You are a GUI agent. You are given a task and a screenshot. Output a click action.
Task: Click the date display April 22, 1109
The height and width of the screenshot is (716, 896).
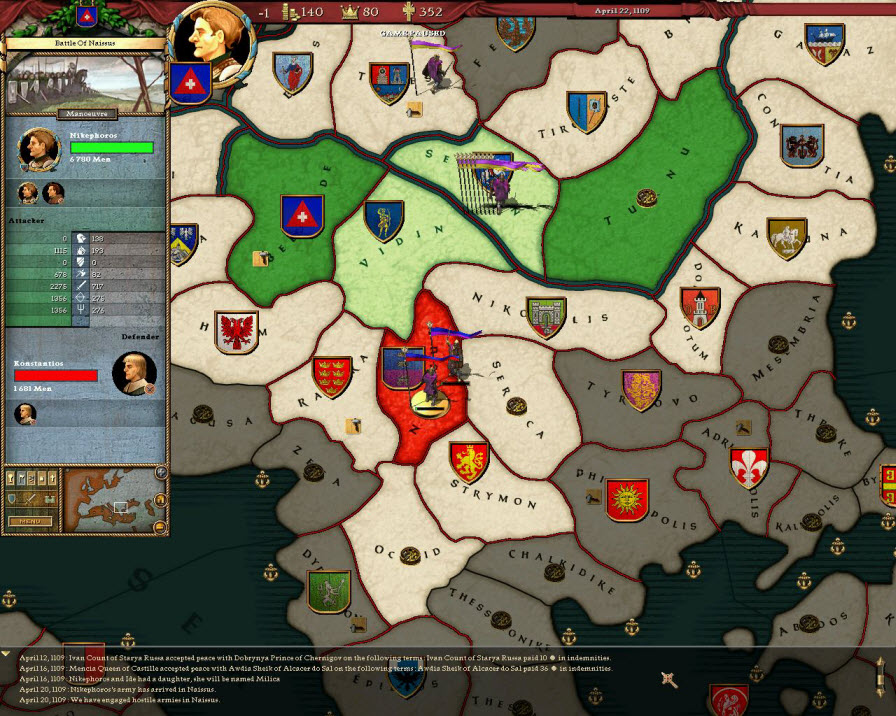(x=623, y=11)
